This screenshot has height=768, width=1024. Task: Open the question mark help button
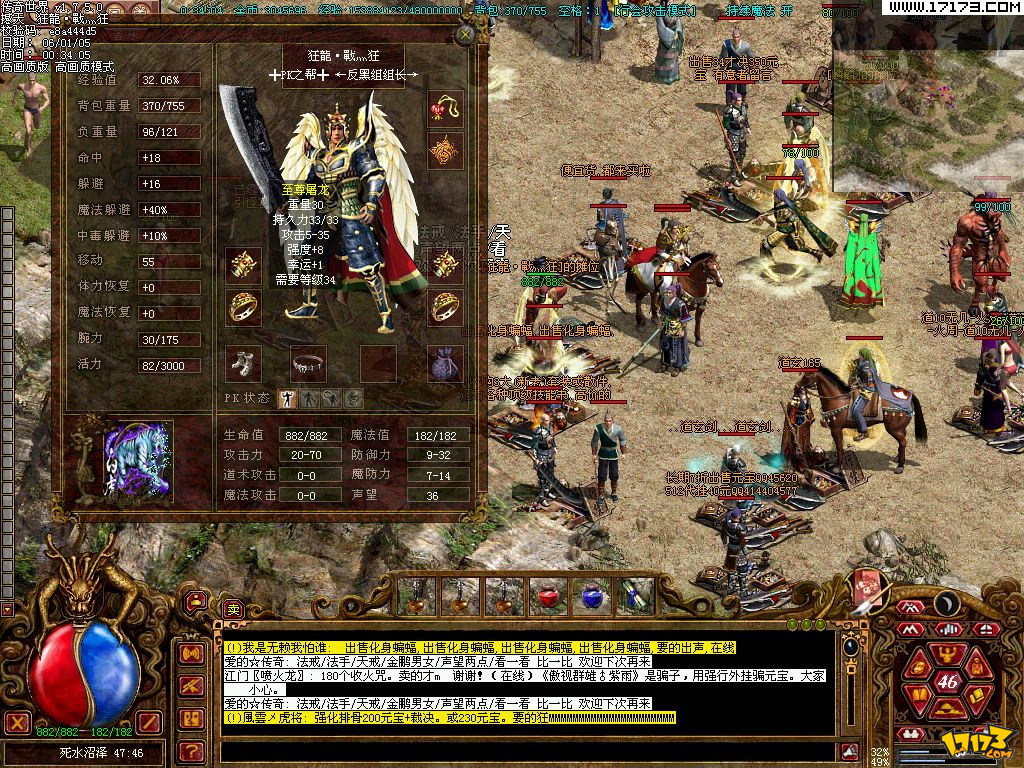tap(191, 750)
